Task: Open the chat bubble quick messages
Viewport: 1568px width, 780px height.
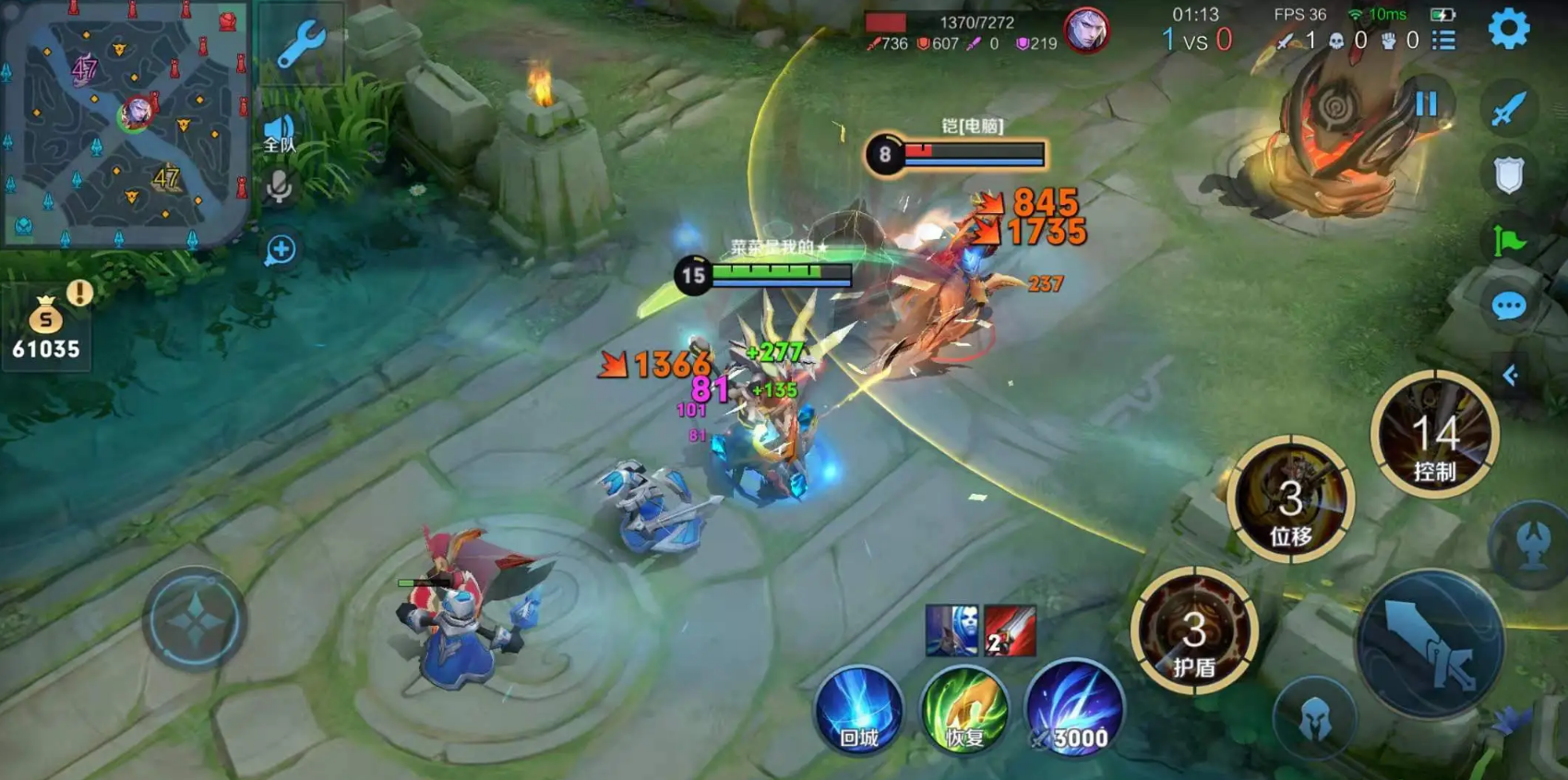Action: (1509, 306)
